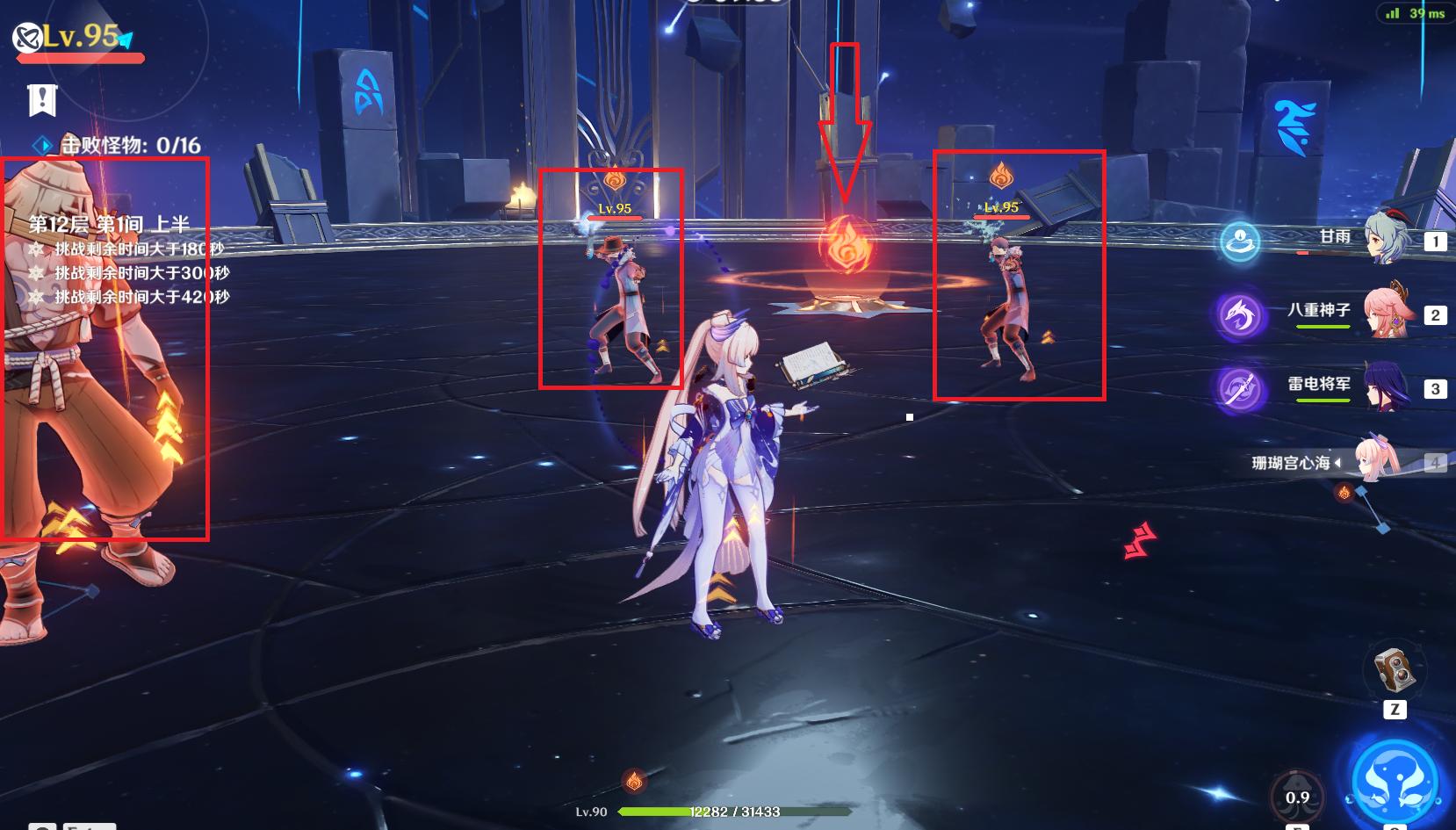Click the leave-challenge icon beside Lv.95

[27, 37]
